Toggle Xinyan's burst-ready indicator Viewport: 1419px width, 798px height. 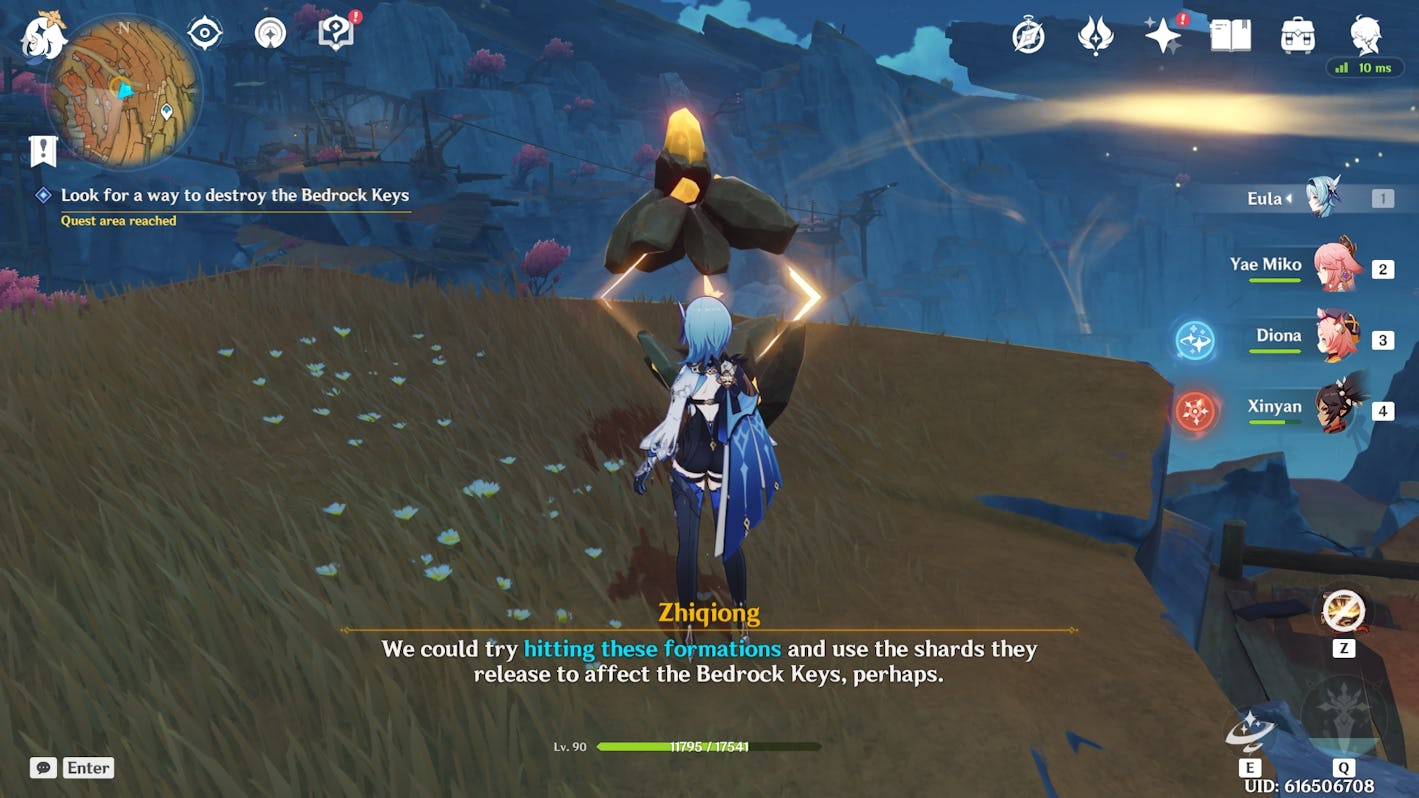click(x=1195, y=408)
